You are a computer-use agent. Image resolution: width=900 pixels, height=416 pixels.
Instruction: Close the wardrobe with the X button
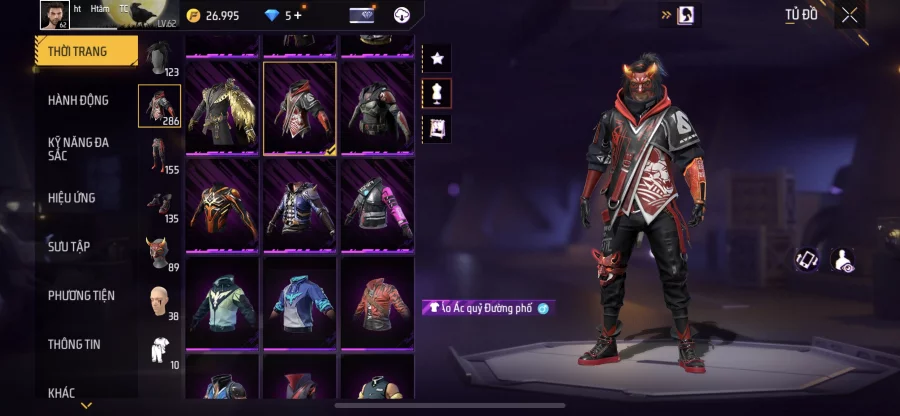point(849,15)
